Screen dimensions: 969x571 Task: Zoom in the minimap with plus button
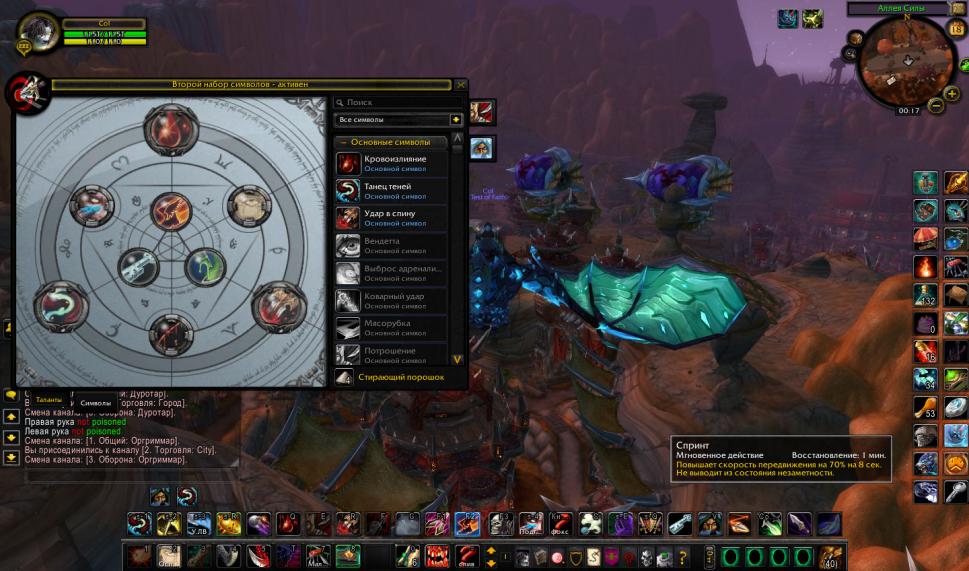pyautogui.click(x=950, y=94)
